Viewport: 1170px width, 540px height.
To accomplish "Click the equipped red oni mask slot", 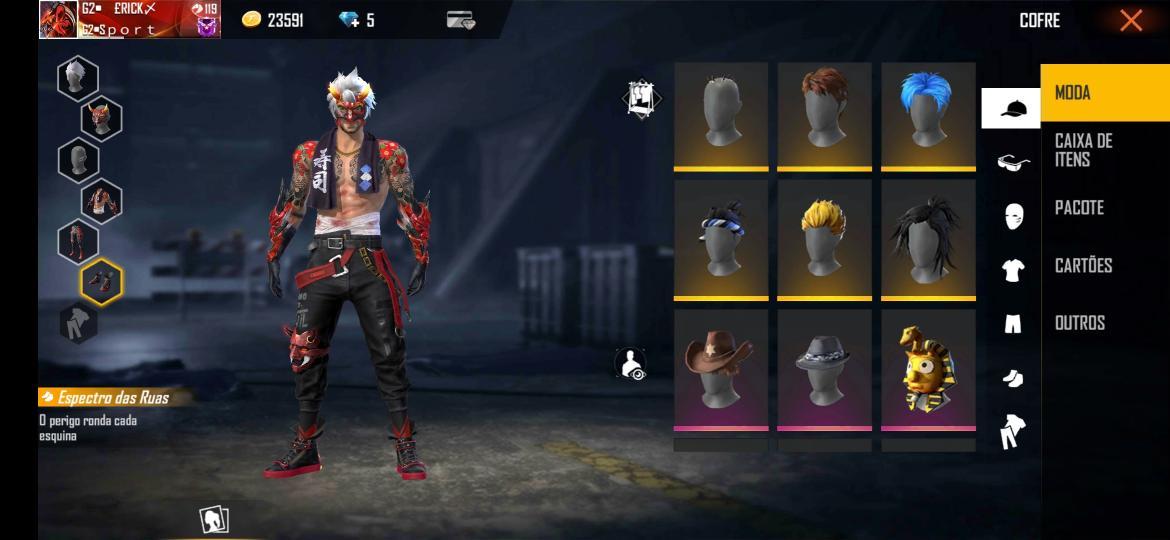I will pyautogui.click(x=101, y=119).
